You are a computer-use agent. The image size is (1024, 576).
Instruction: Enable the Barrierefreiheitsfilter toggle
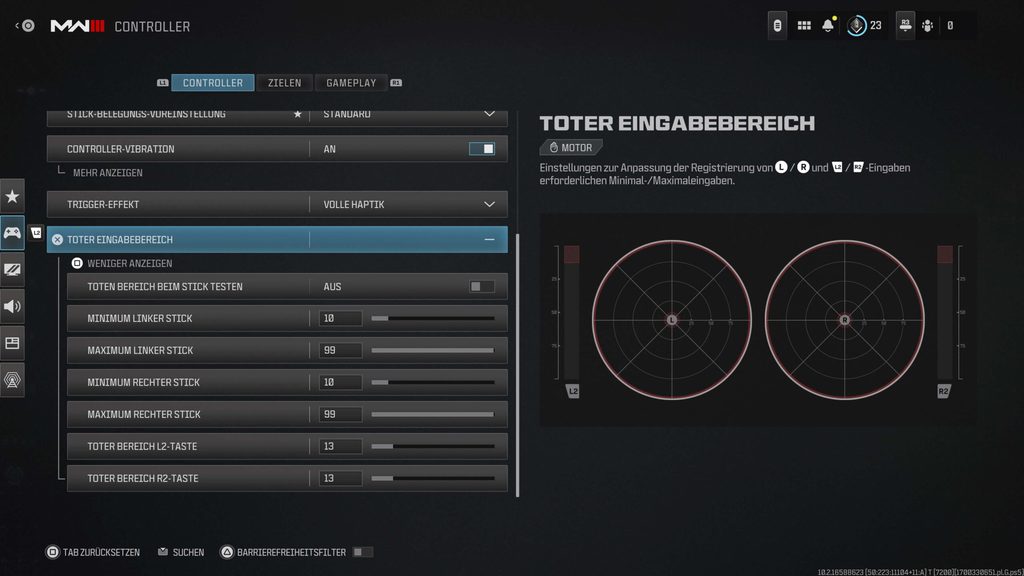[x=362, y=552]
